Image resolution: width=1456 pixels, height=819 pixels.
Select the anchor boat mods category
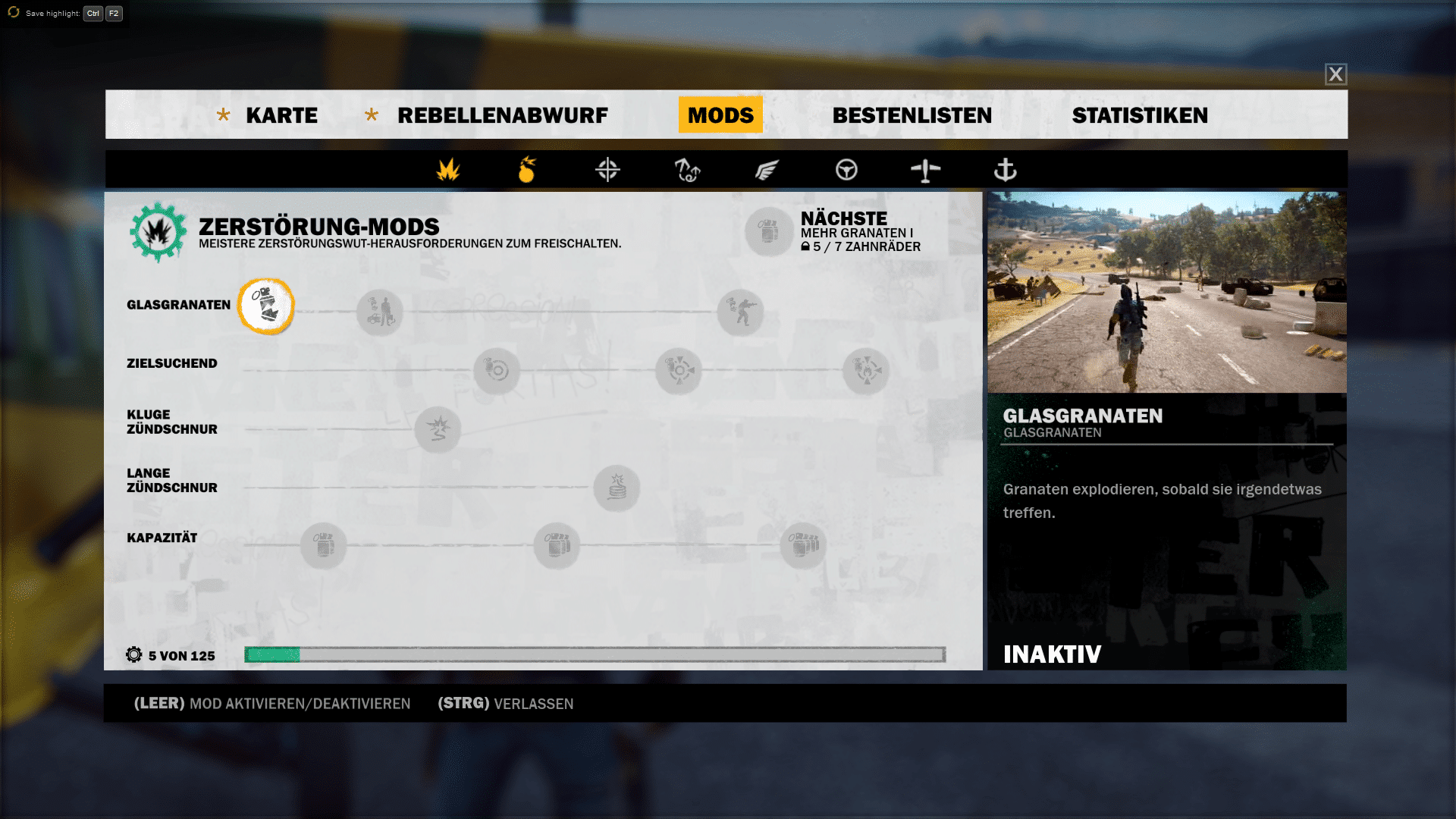click(x=1005, y=170)
